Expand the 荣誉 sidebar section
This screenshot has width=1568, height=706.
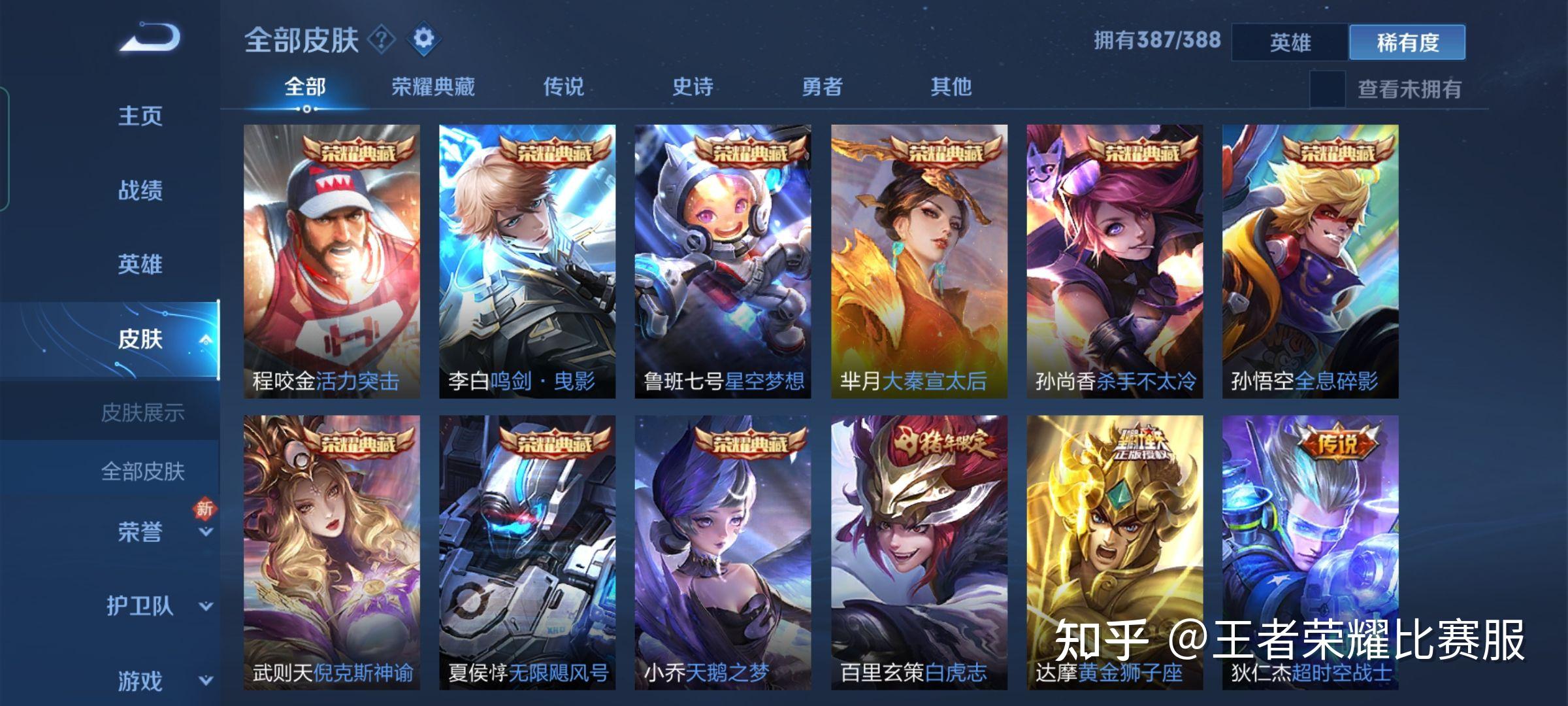(140, 533)
